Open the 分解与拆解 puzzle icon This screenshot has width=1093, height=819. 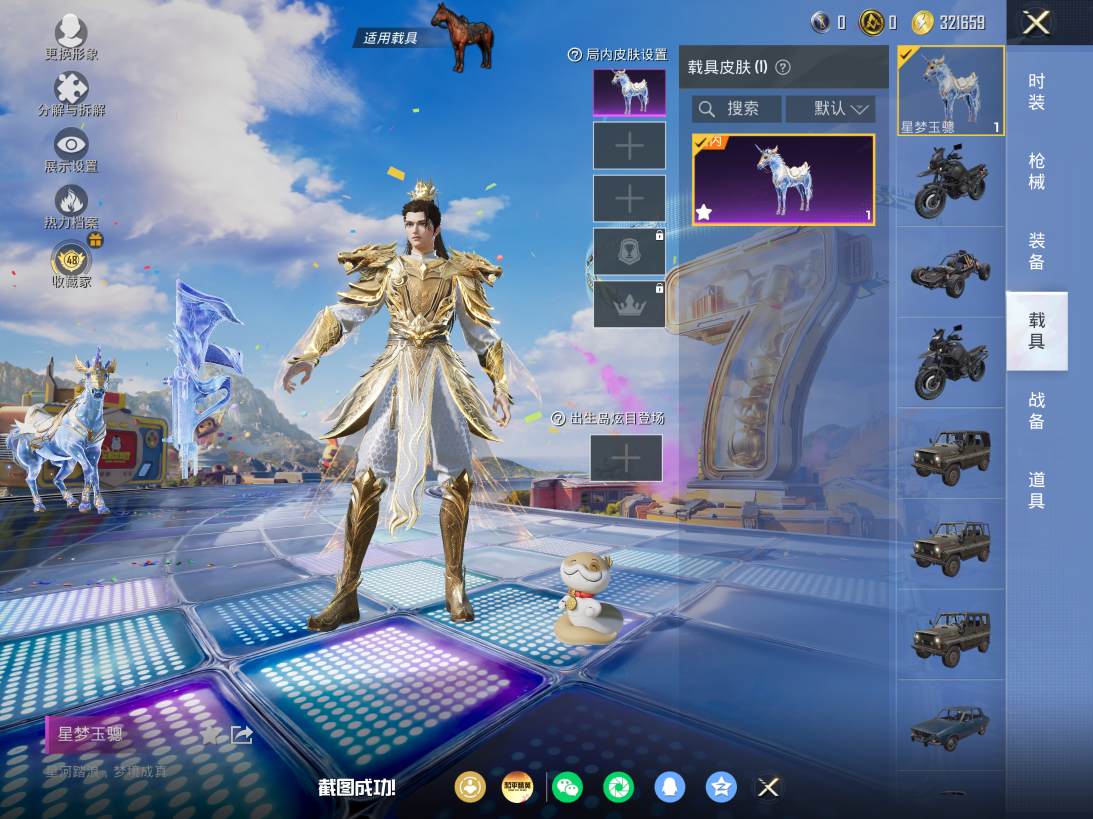coord(71,92)
